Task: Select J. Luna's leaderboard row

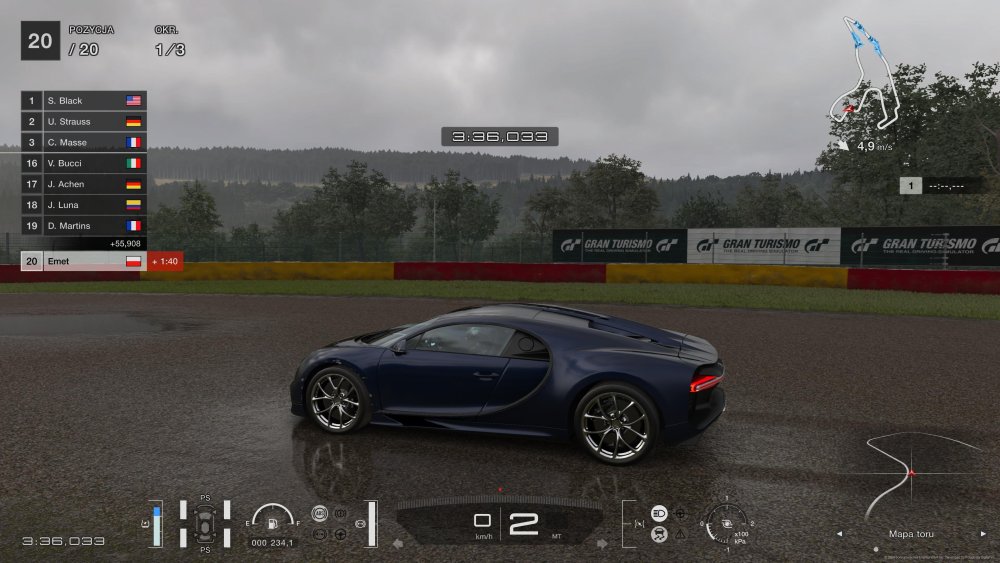Action: coord(84,205)
